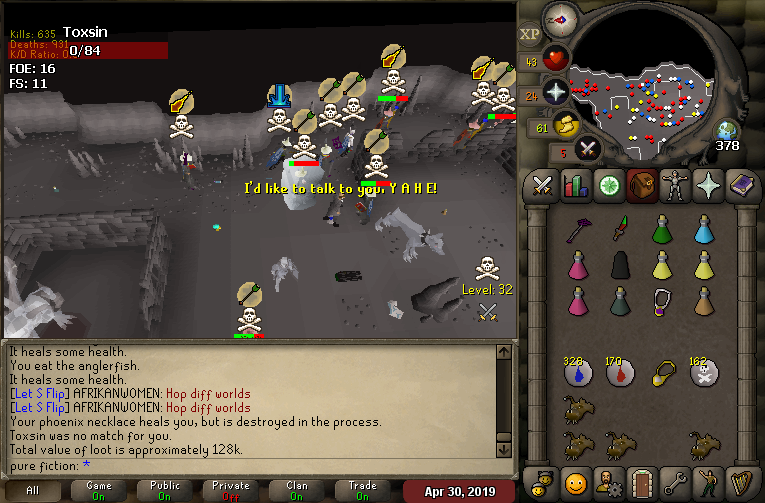Image resolution: width=765 pixels, height=503 pixels.
Task: Open the Logout door tab
Action: (x=641, y=481)
